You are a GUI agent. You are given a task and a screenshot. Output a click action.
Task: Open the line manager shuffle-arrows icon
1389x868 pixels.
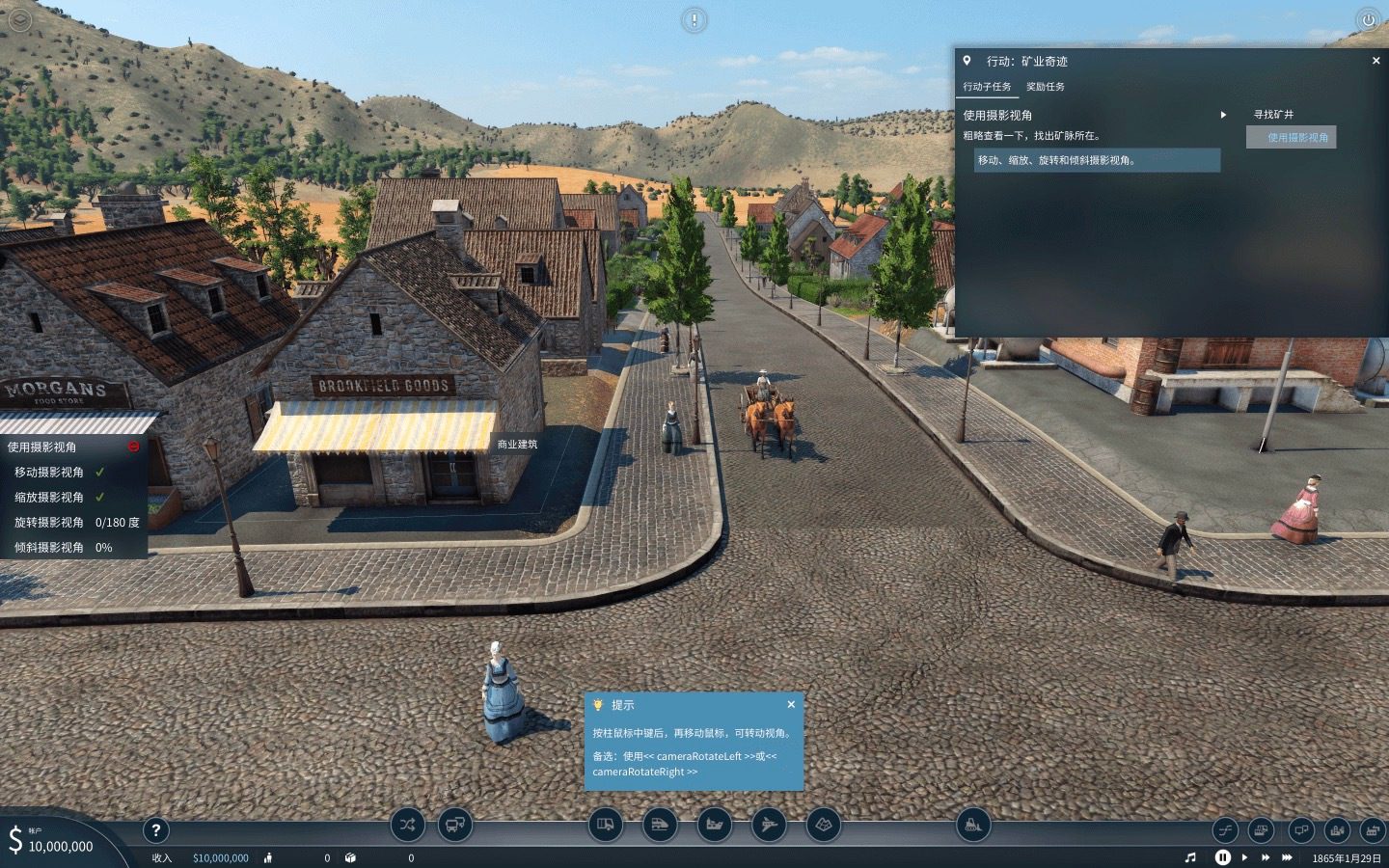pyautogui.click(x=407, y=825)
